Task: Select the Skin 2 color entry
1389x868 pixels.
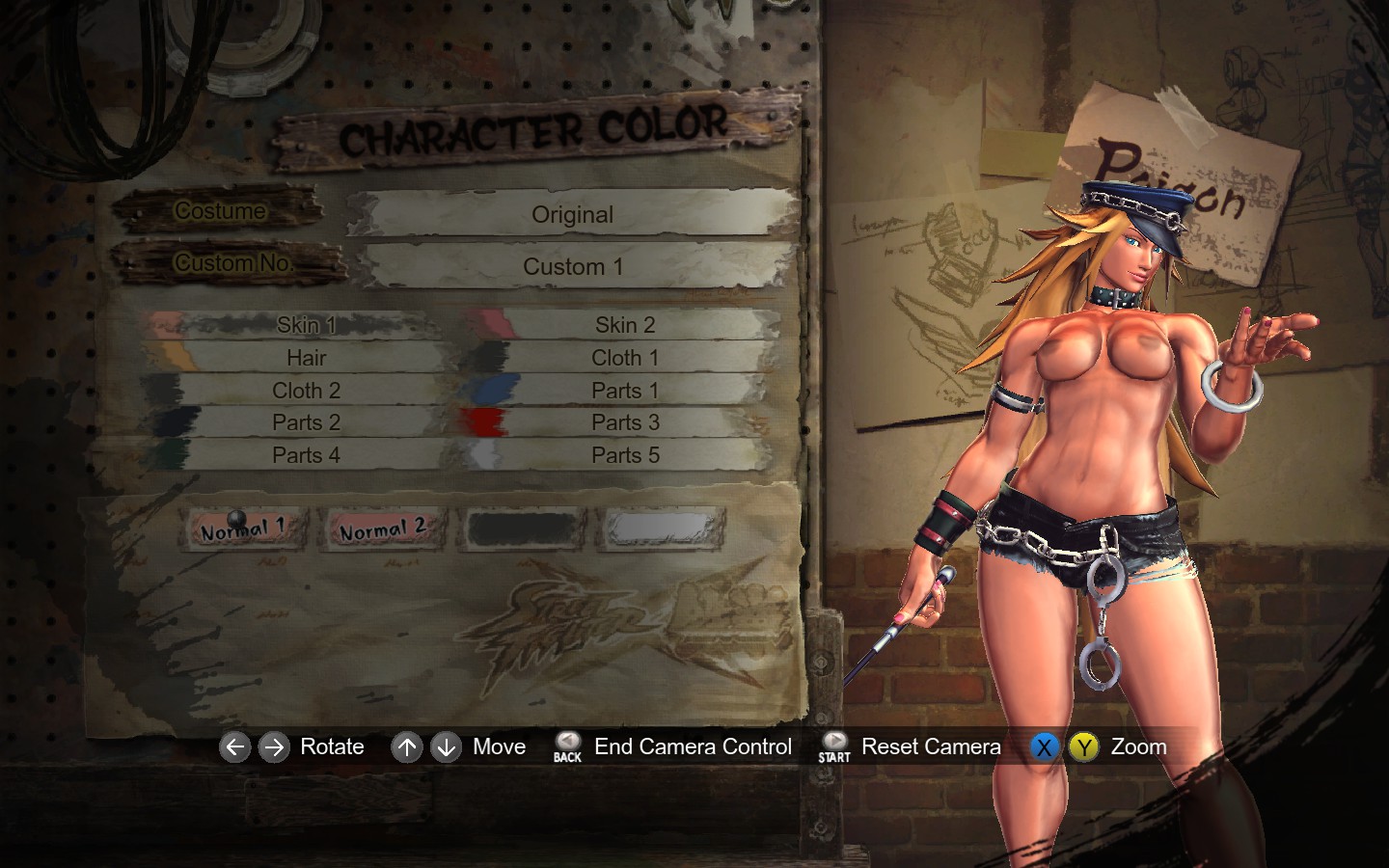Action: point(624,325)
